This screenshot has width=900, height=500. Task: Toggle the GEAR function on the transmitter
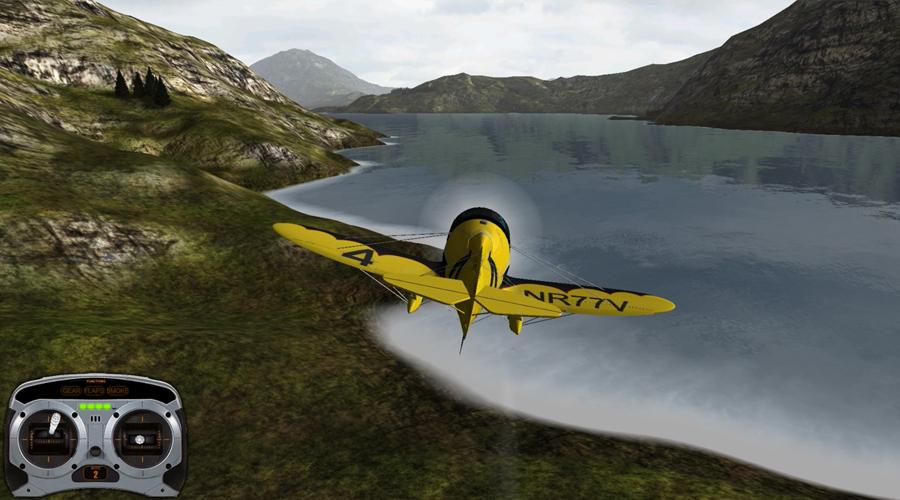72,391
